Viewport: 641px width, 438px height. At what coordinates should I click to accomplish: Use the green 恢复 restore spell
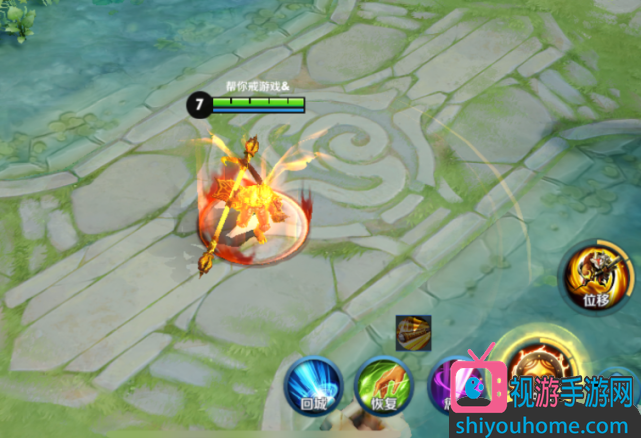[385, 384]
